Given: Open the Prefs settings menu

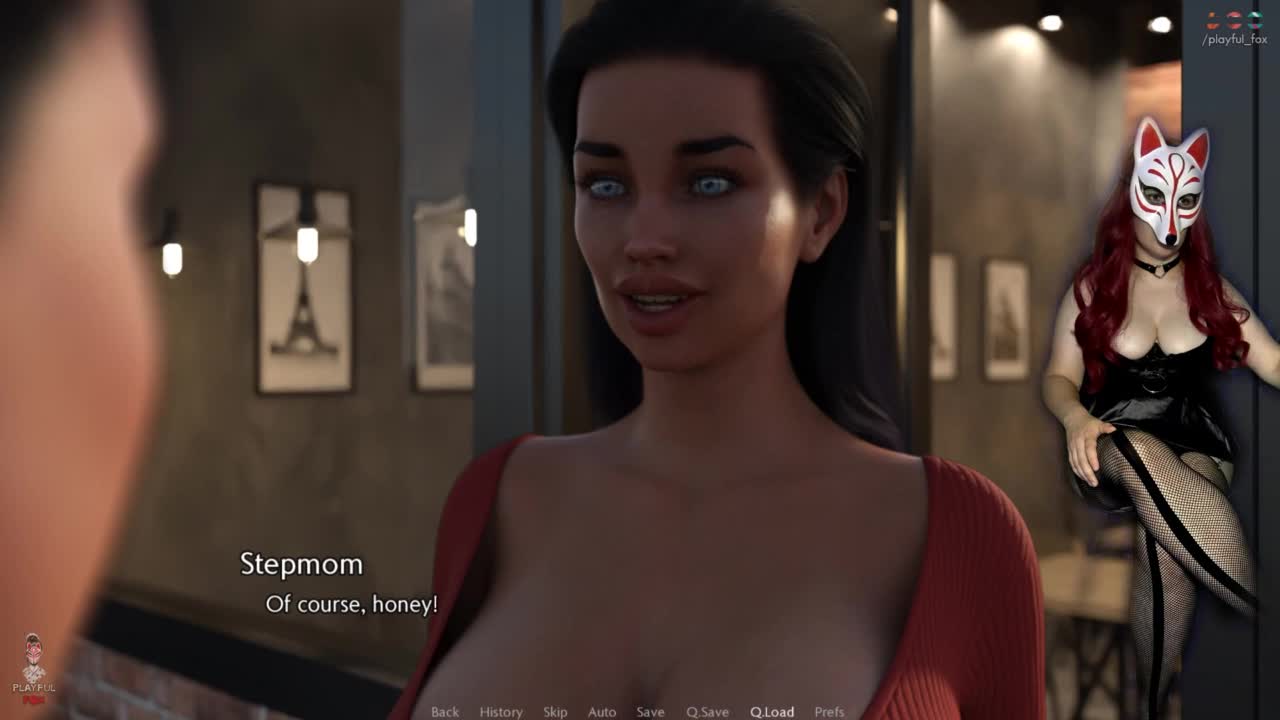Looking at the screenshot, I should tap(829, 712).
